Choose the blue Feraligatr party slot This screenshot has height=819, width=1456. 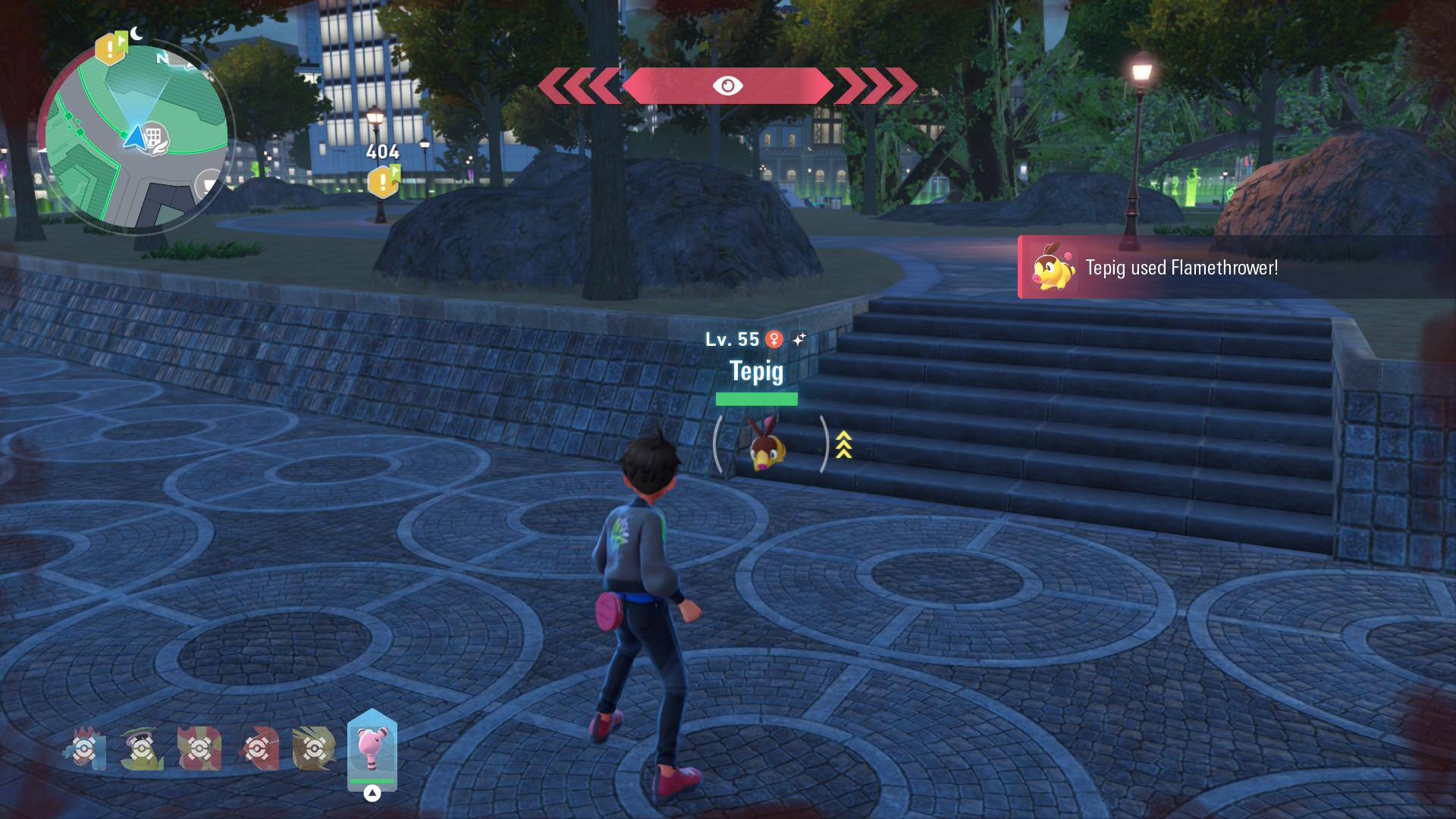(85, 748)
